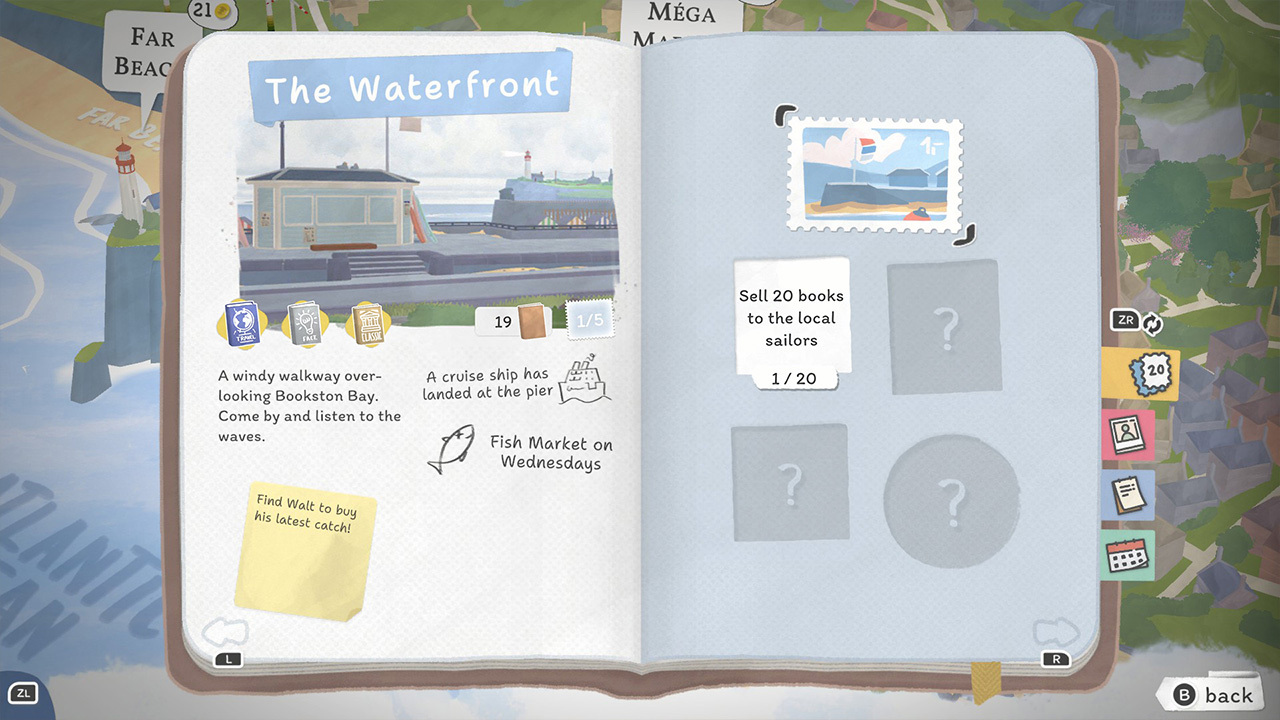
Task: Click the 1/5 stamp progress counter
Action: point(590,320)
